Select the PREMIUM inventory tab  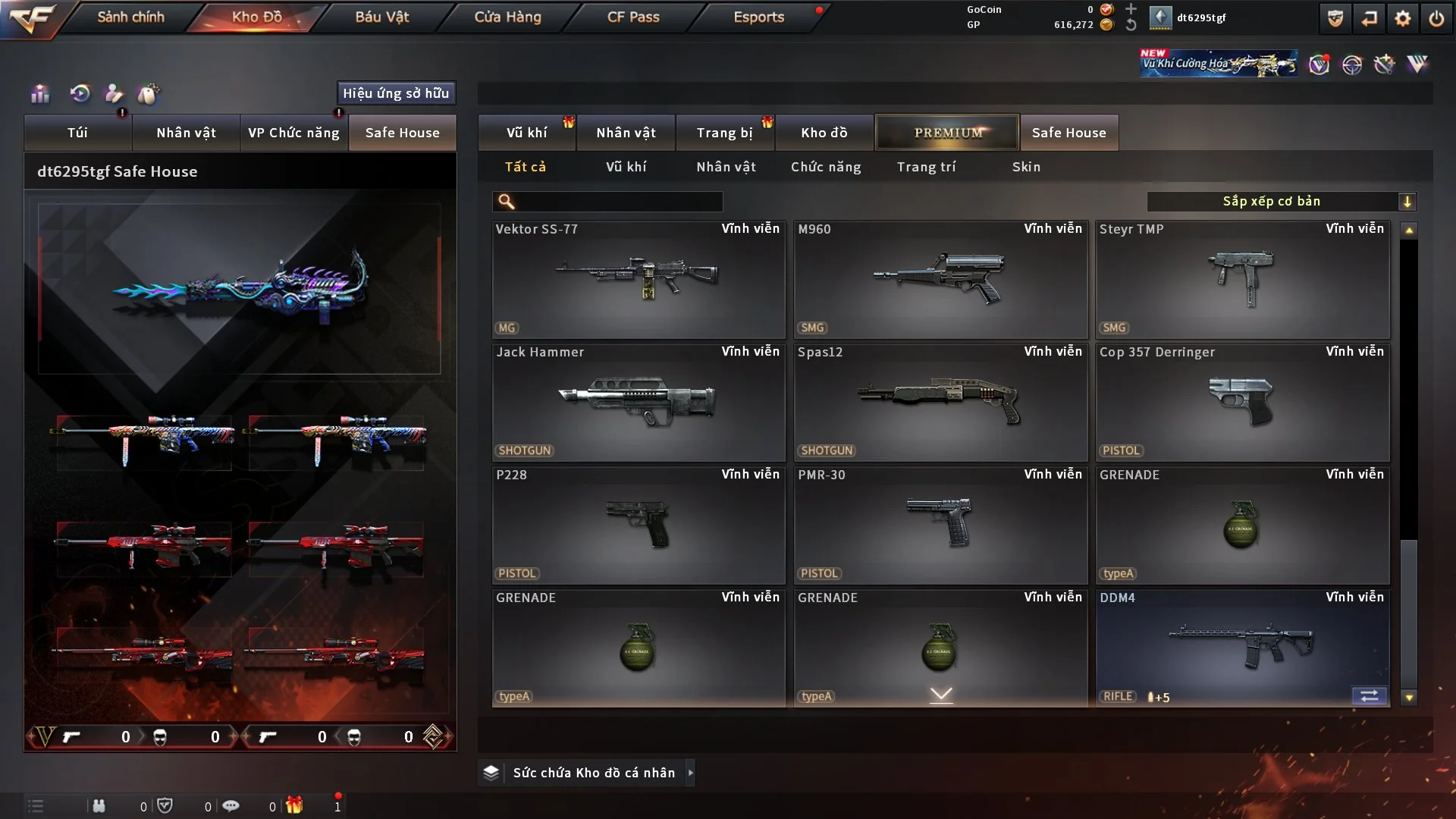tap(947, 133)
